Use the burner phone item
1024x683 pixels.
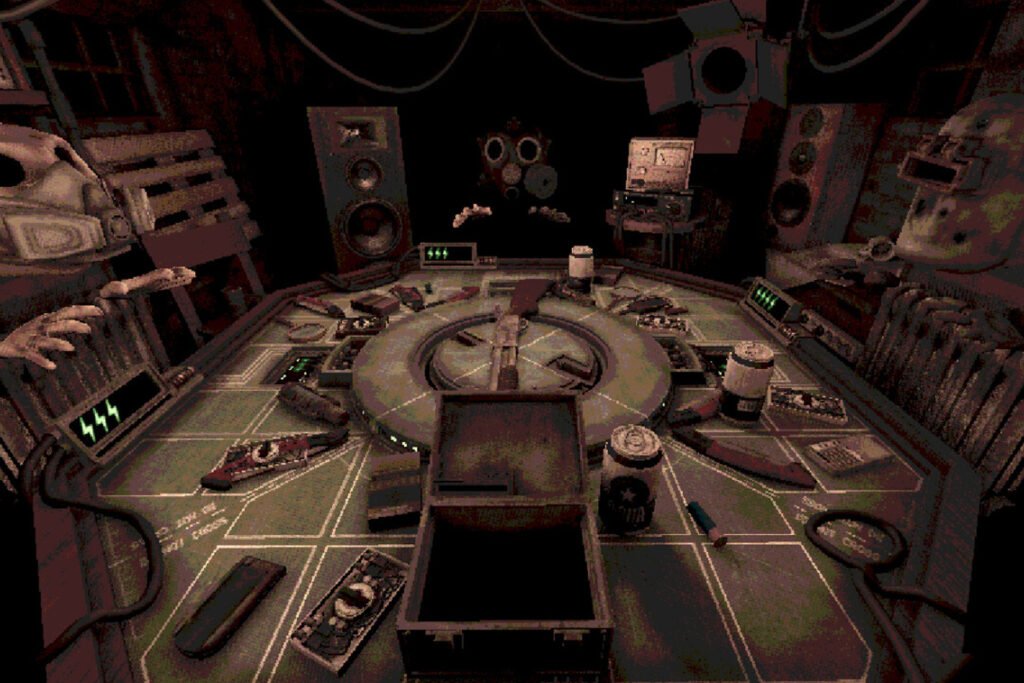229,607
